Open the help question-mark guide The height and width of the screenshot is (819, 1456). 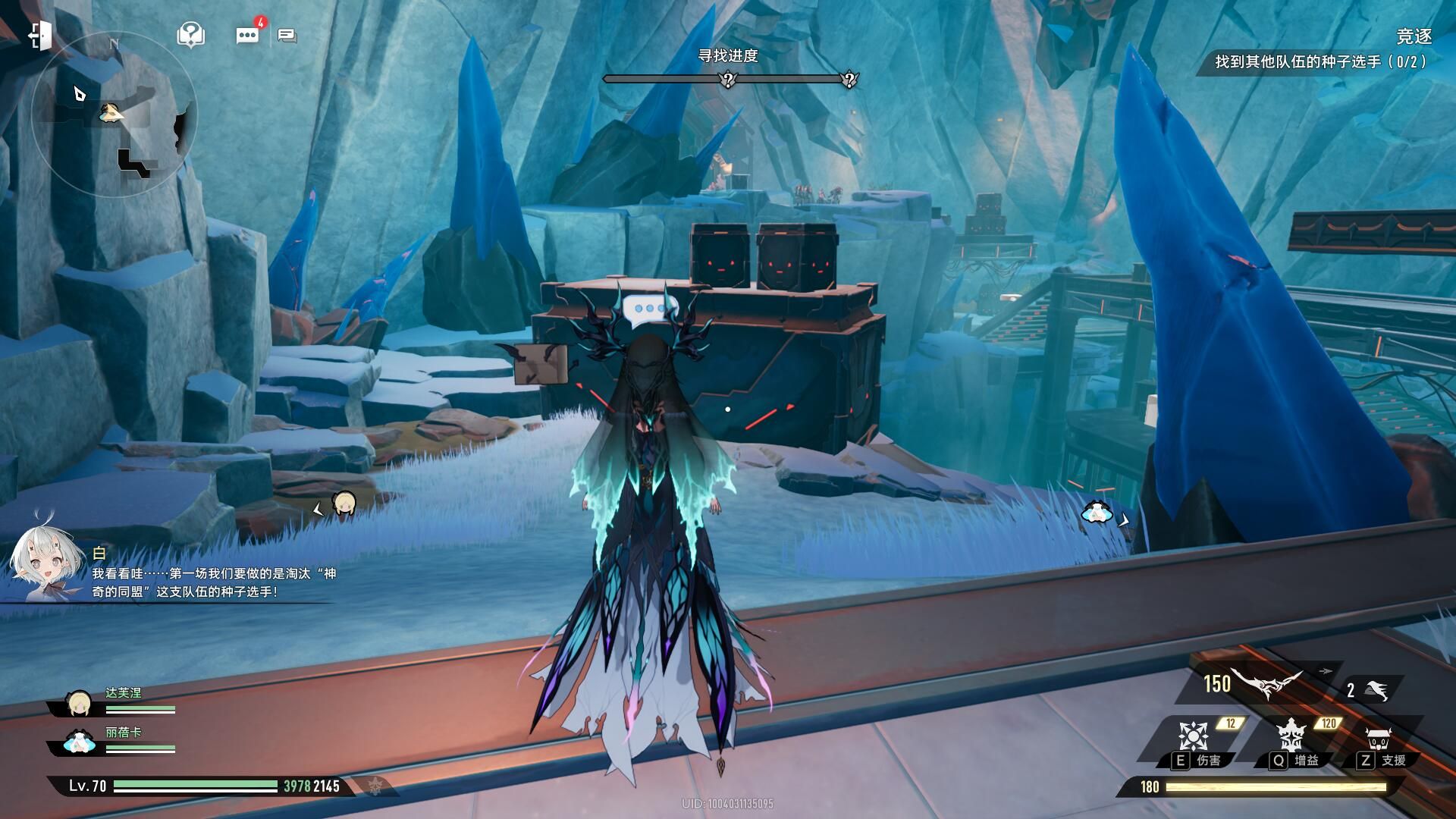point(190,34)
